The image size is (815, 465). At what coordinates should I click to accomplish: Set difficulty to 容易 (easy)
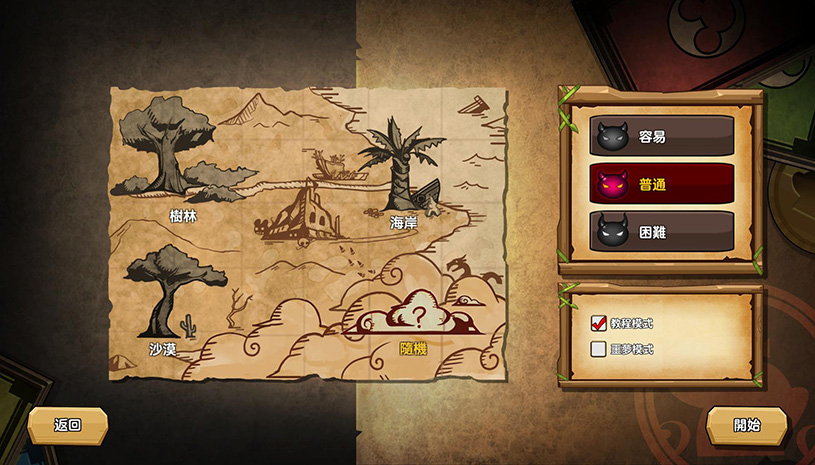point(660,136)
